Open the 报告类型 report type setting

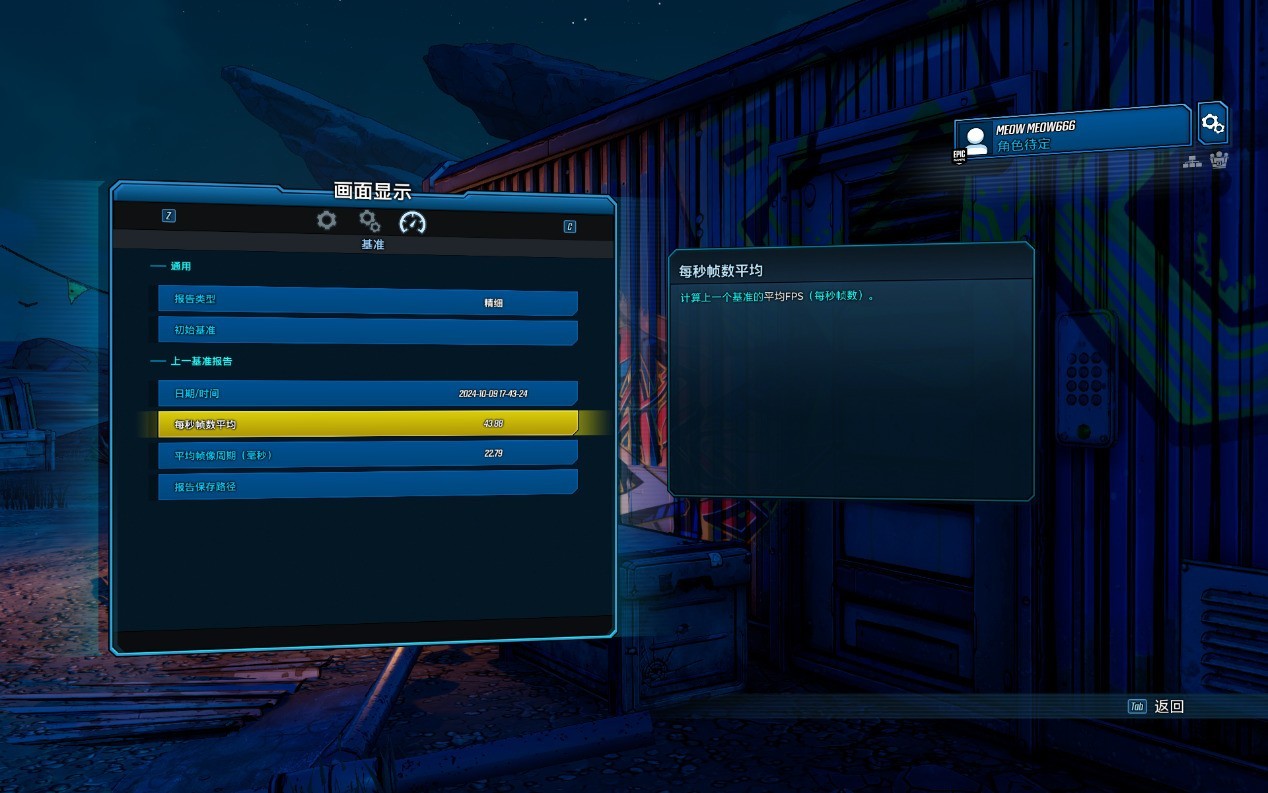pos(367,300)
